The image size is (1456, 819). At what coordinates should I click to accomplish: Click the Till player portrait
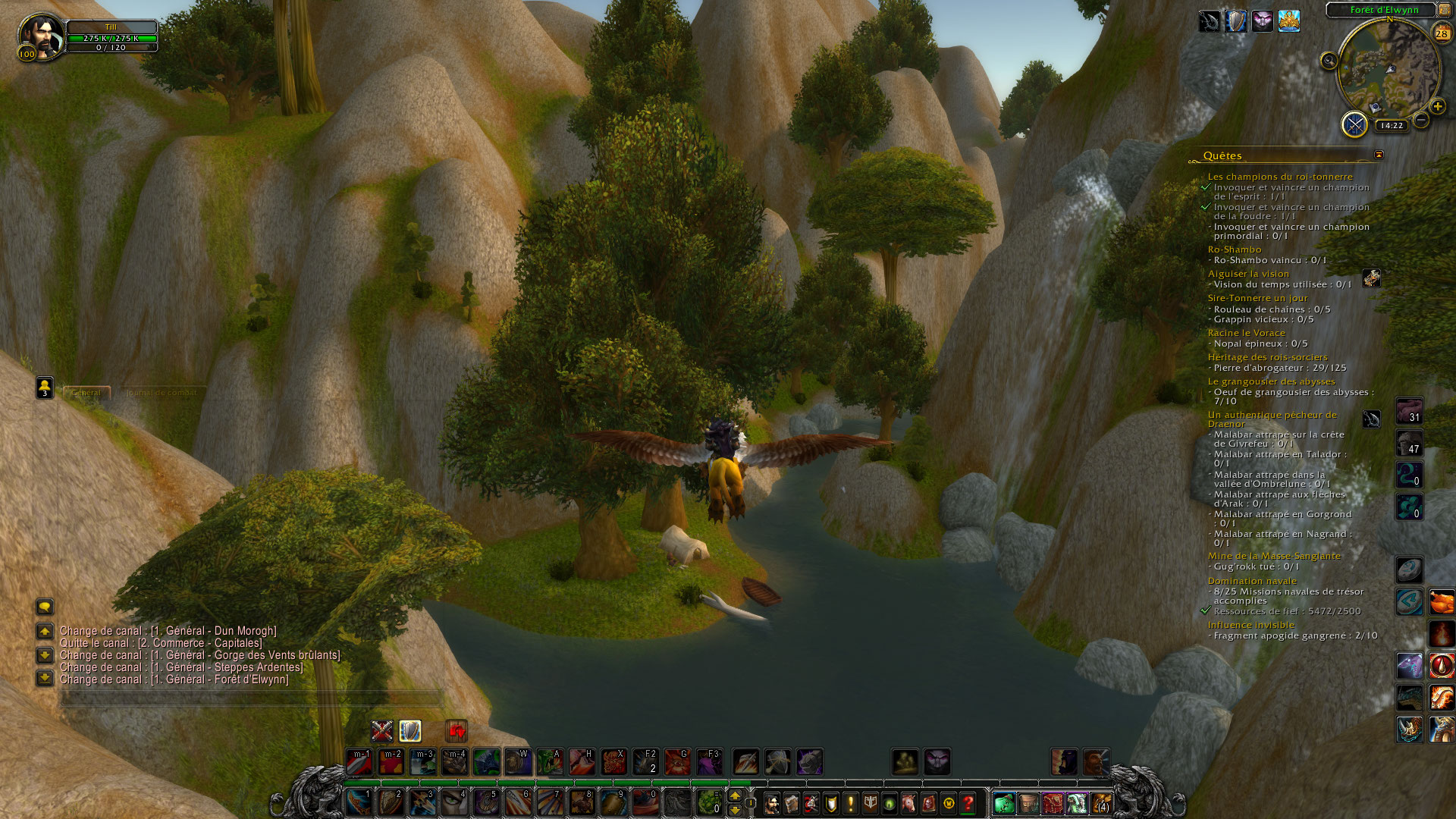(41, 36)
